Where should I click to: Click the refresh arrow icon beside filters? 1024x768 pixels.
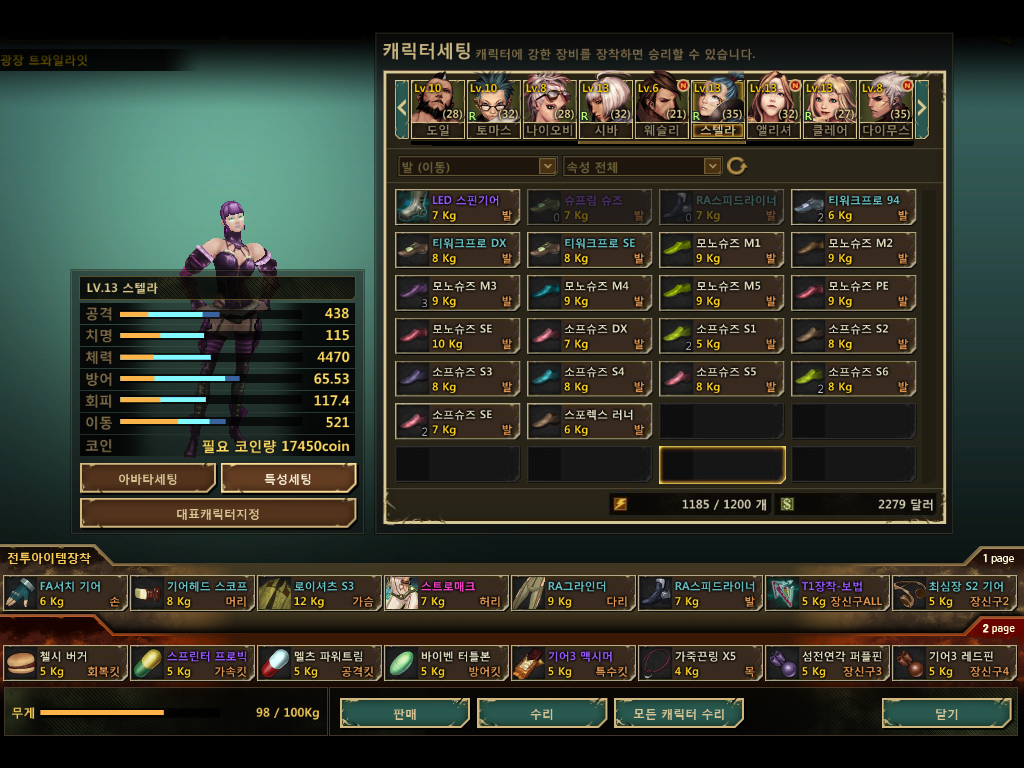click(737, 166)
